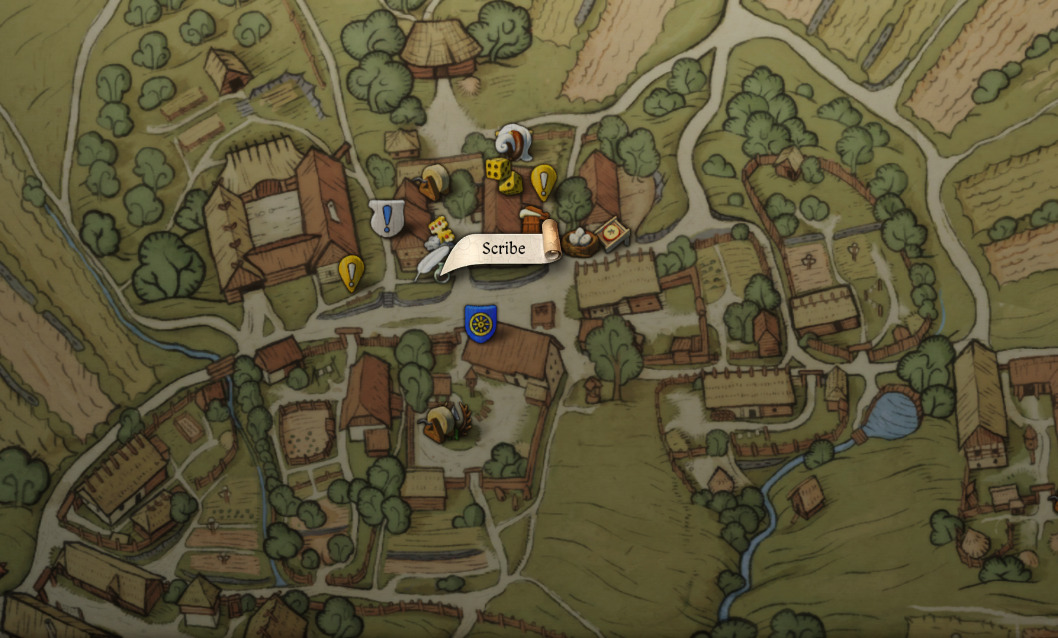Screen dimensions: 1058x638
Task: Click the grindstone marker with laurel wreath
Action: click(x=441, y=421)
